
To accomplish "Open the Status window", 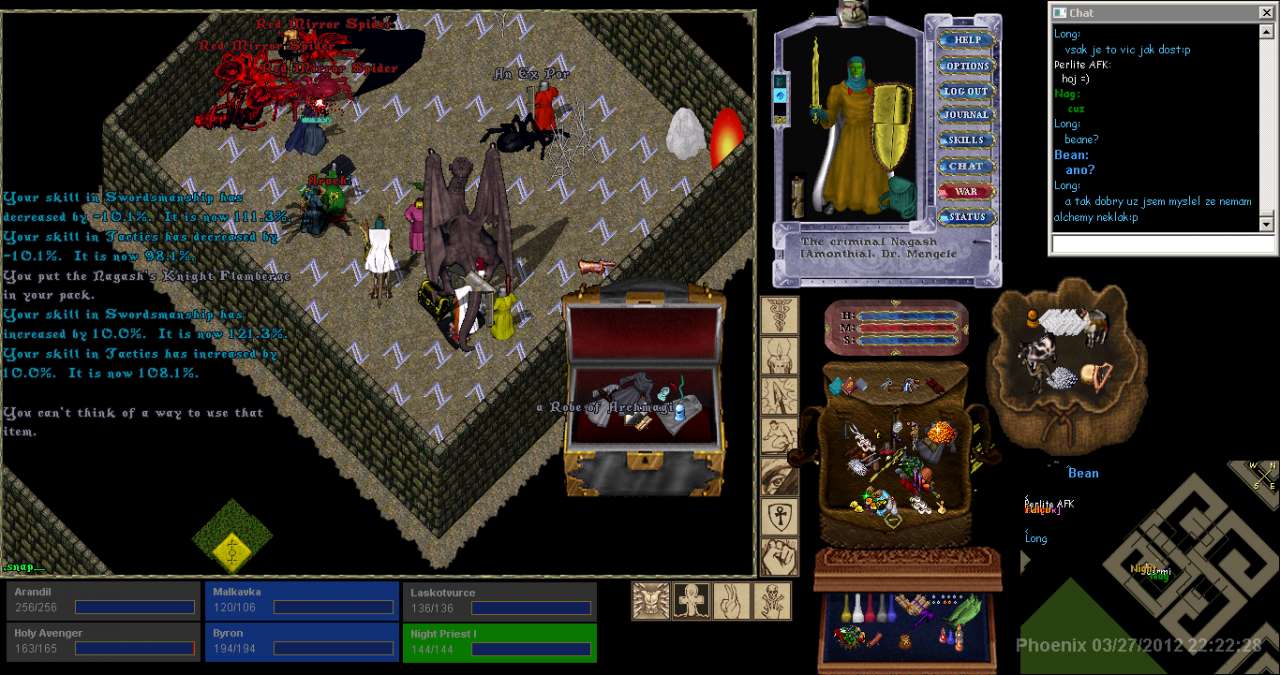I will tap(966, 217).
